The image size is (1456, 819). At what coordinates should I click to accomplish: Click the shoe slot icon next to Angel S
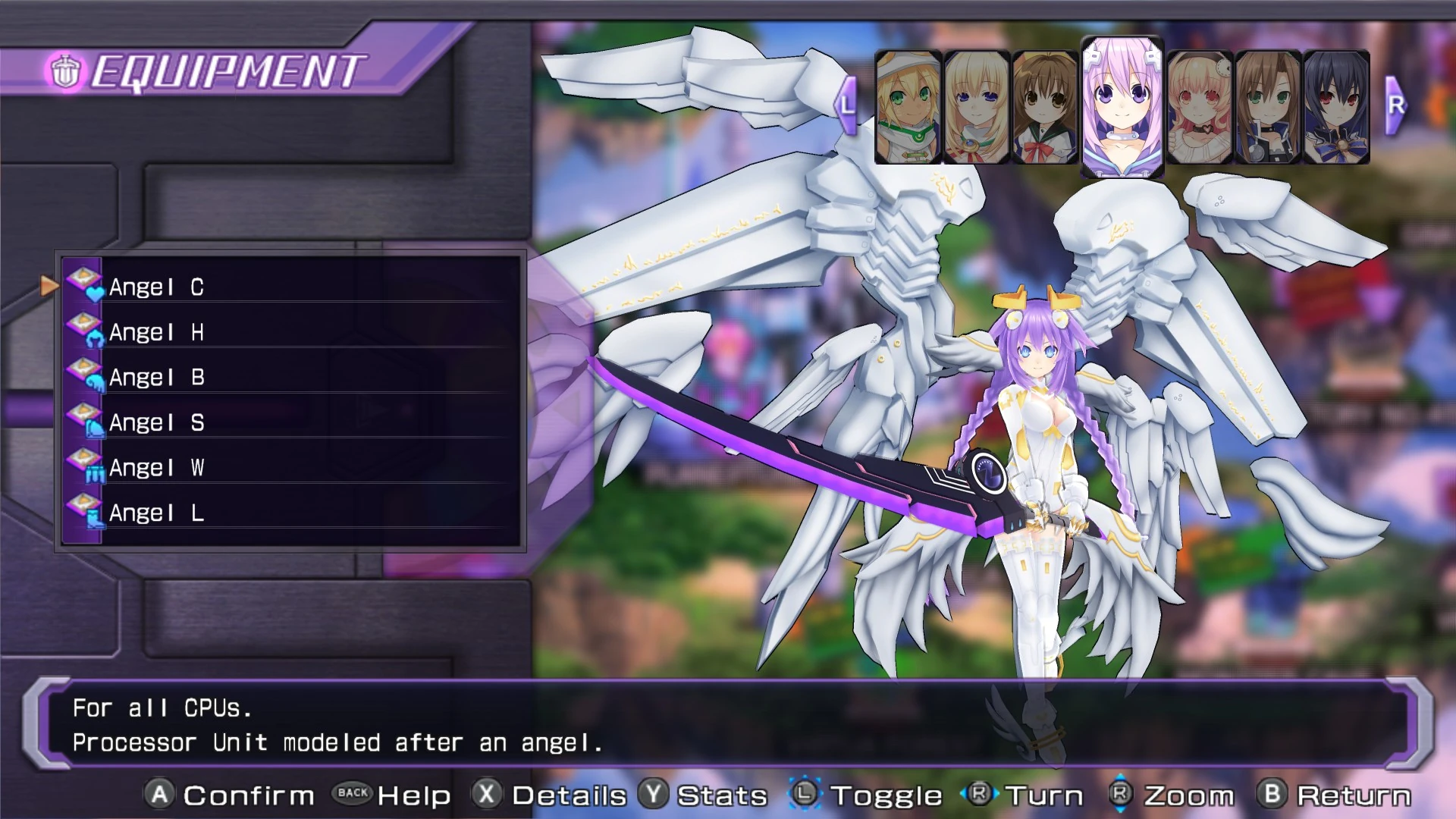[95, 426]
